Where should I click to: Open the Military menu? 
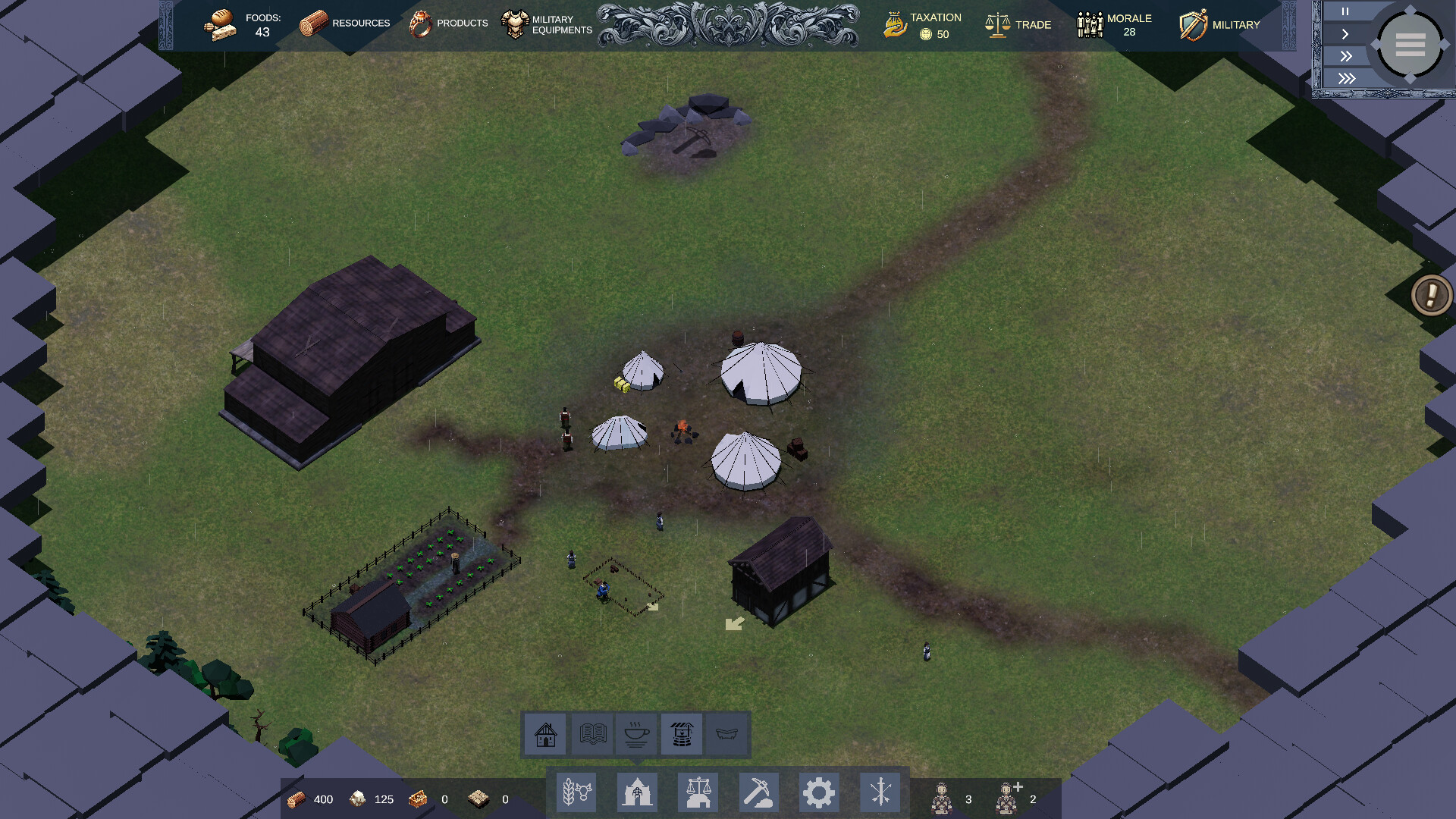click(1219, 25)
